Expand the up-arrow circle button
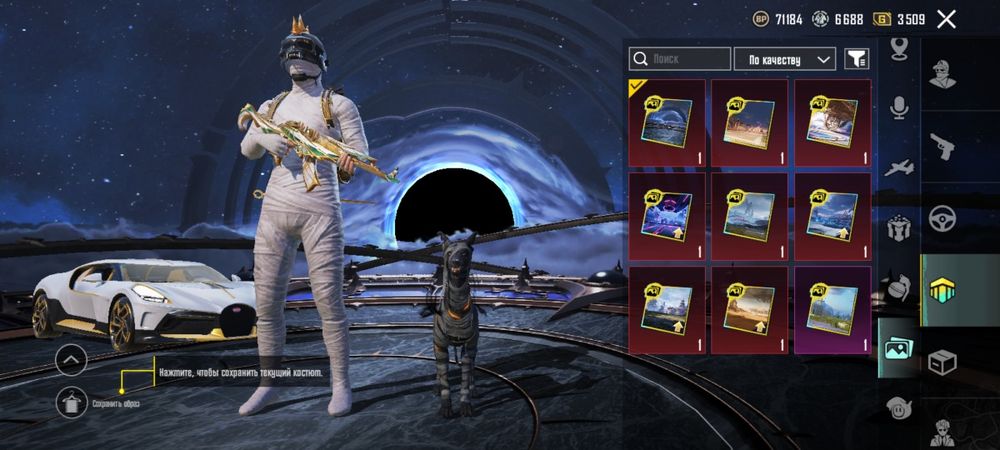 (71, 360)
